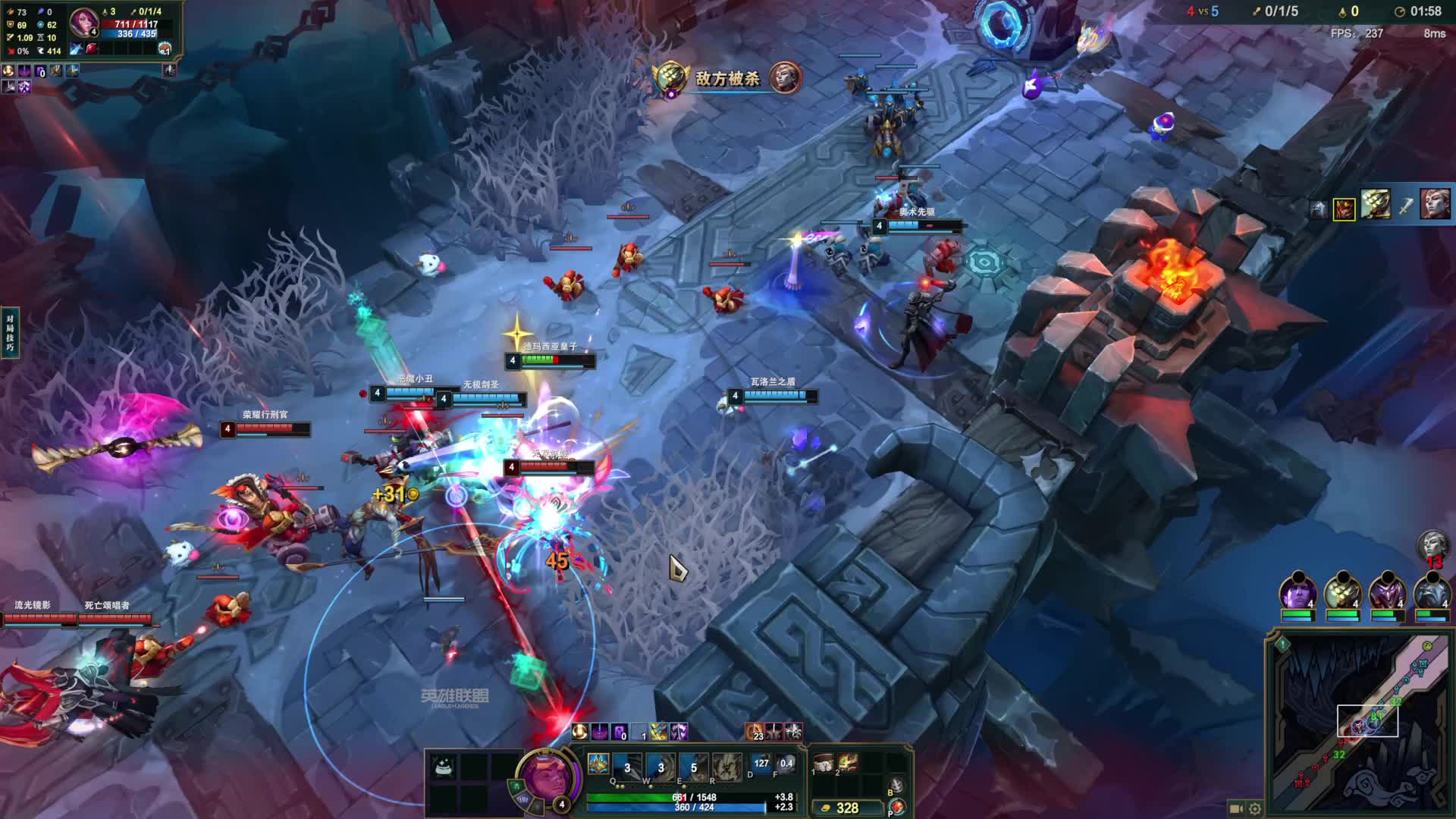Use the F summoner spell

(786, 766)
